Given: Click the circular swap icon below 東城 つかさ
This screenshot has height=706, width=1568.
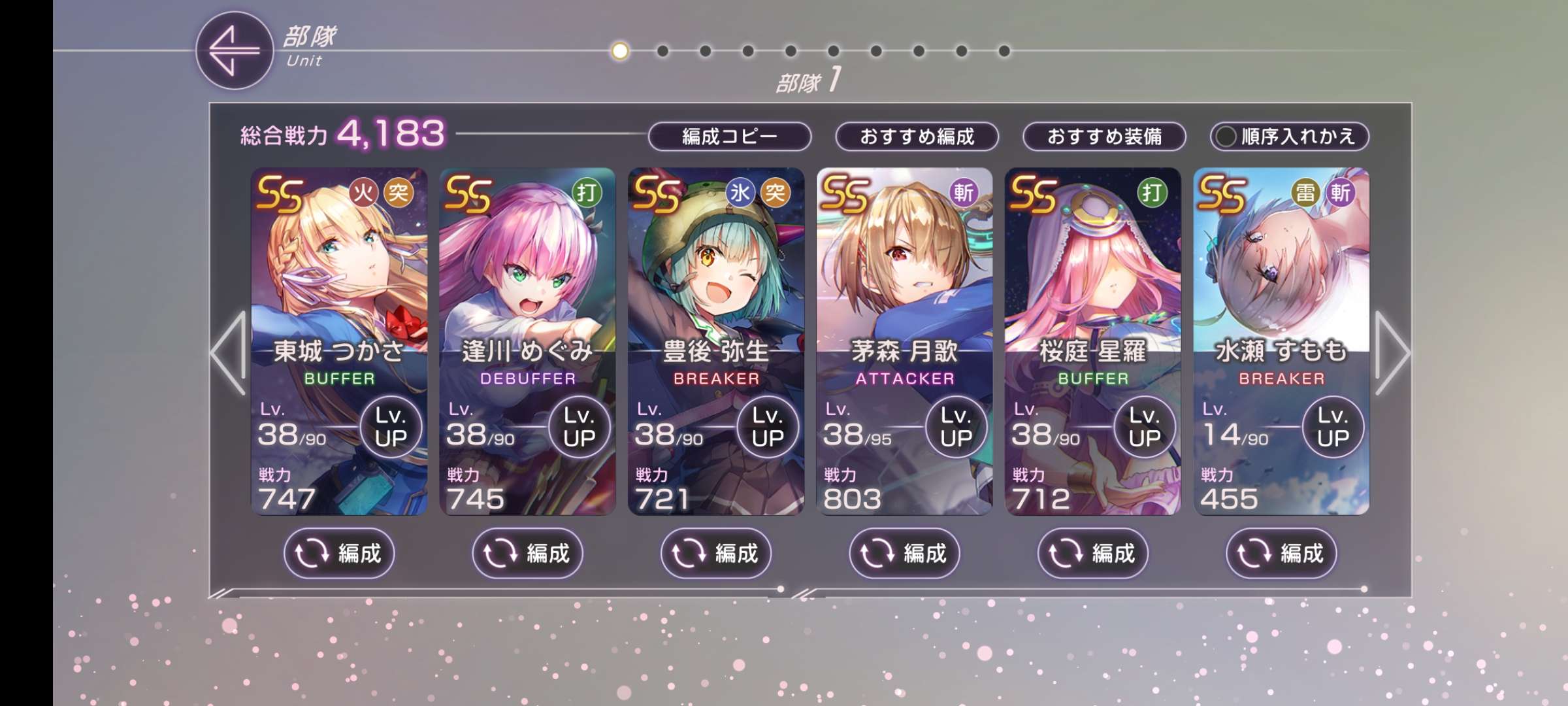Looking at the screenshot, I should (312, 552).
